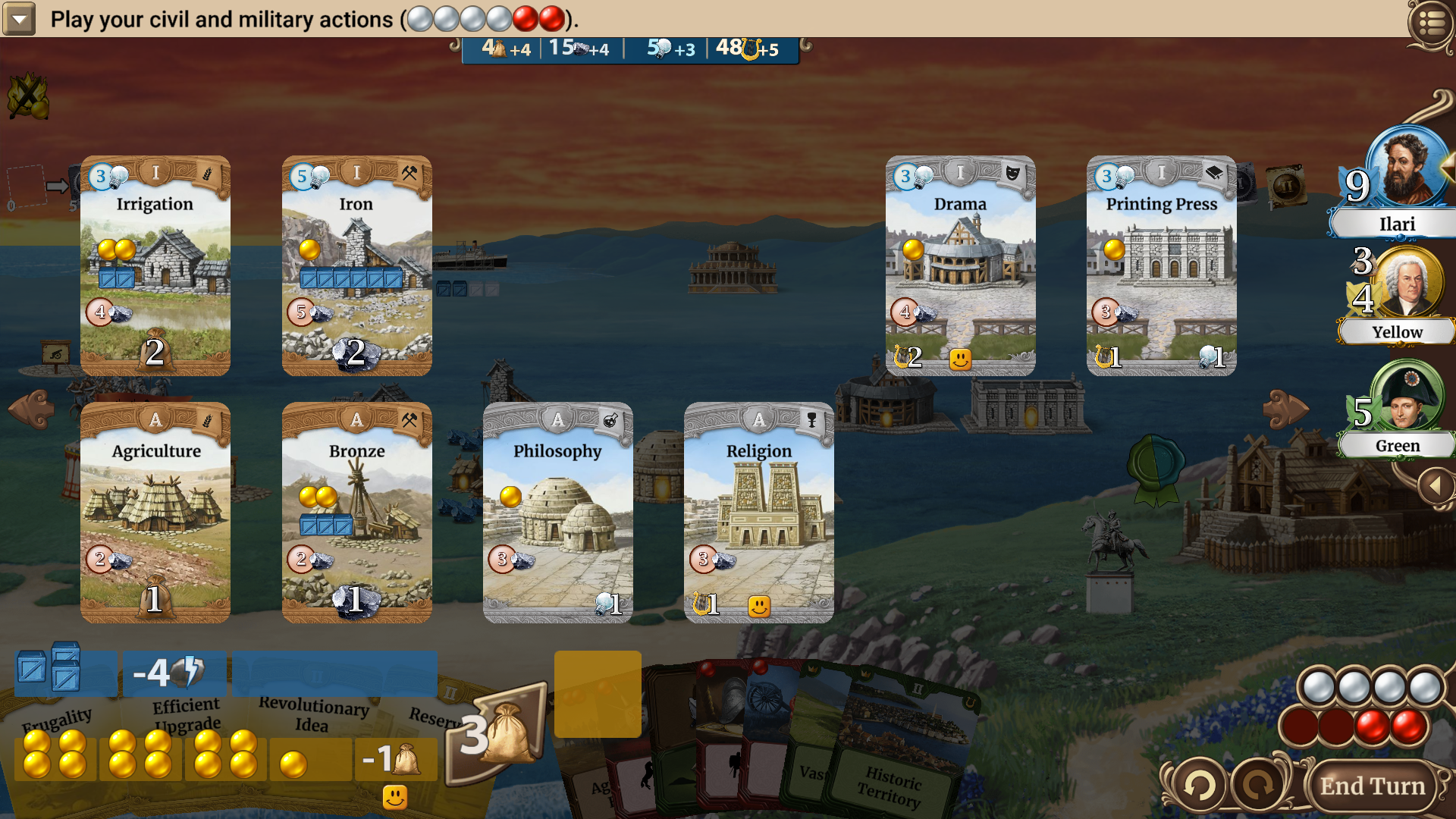Expand the top-left dropdown arrow

(19, 19)
